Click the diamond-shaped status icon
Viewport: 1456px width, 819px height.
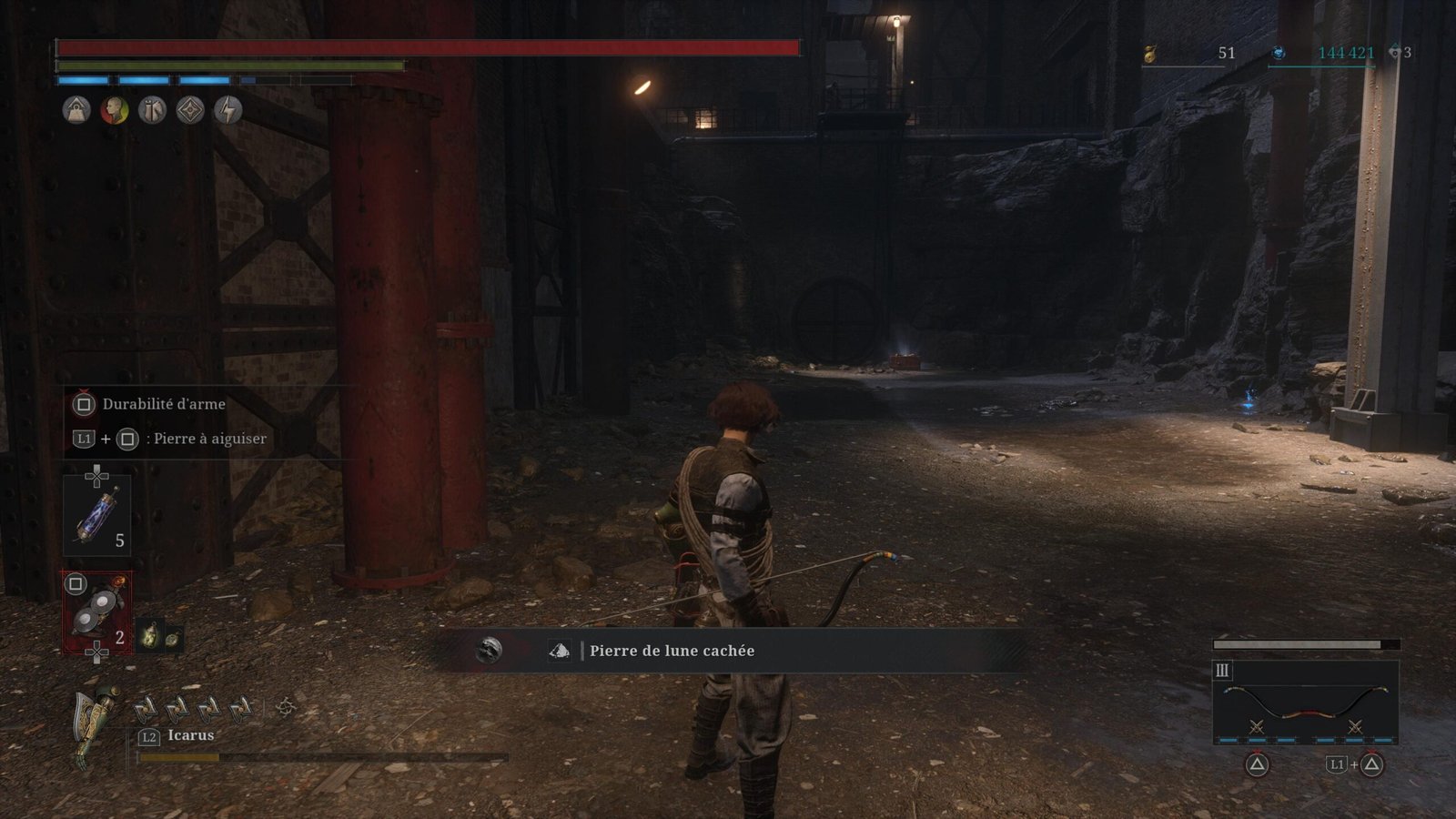[x=190, y=111]
